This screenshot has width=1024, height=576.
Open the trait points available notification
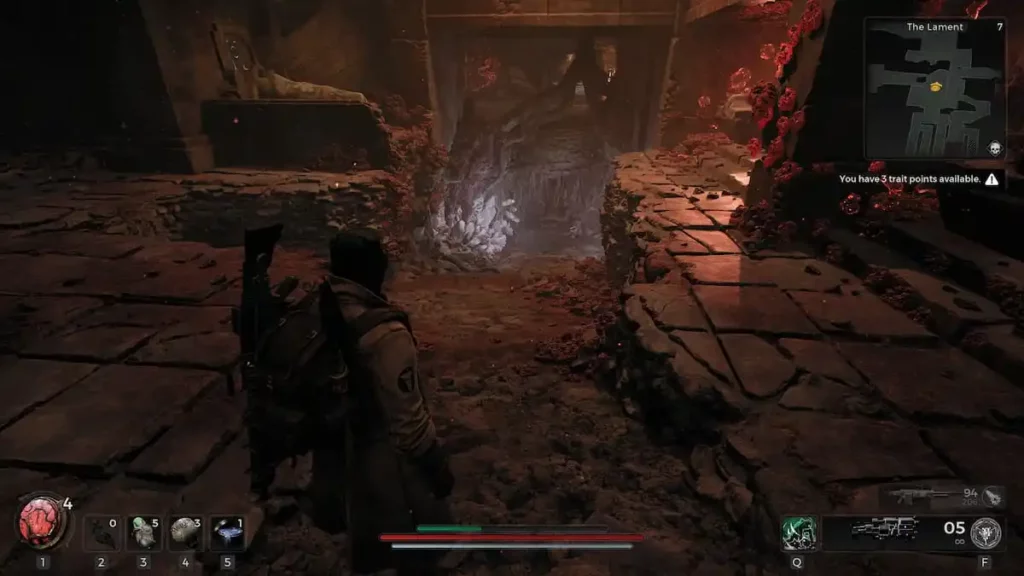coord(918,180)
